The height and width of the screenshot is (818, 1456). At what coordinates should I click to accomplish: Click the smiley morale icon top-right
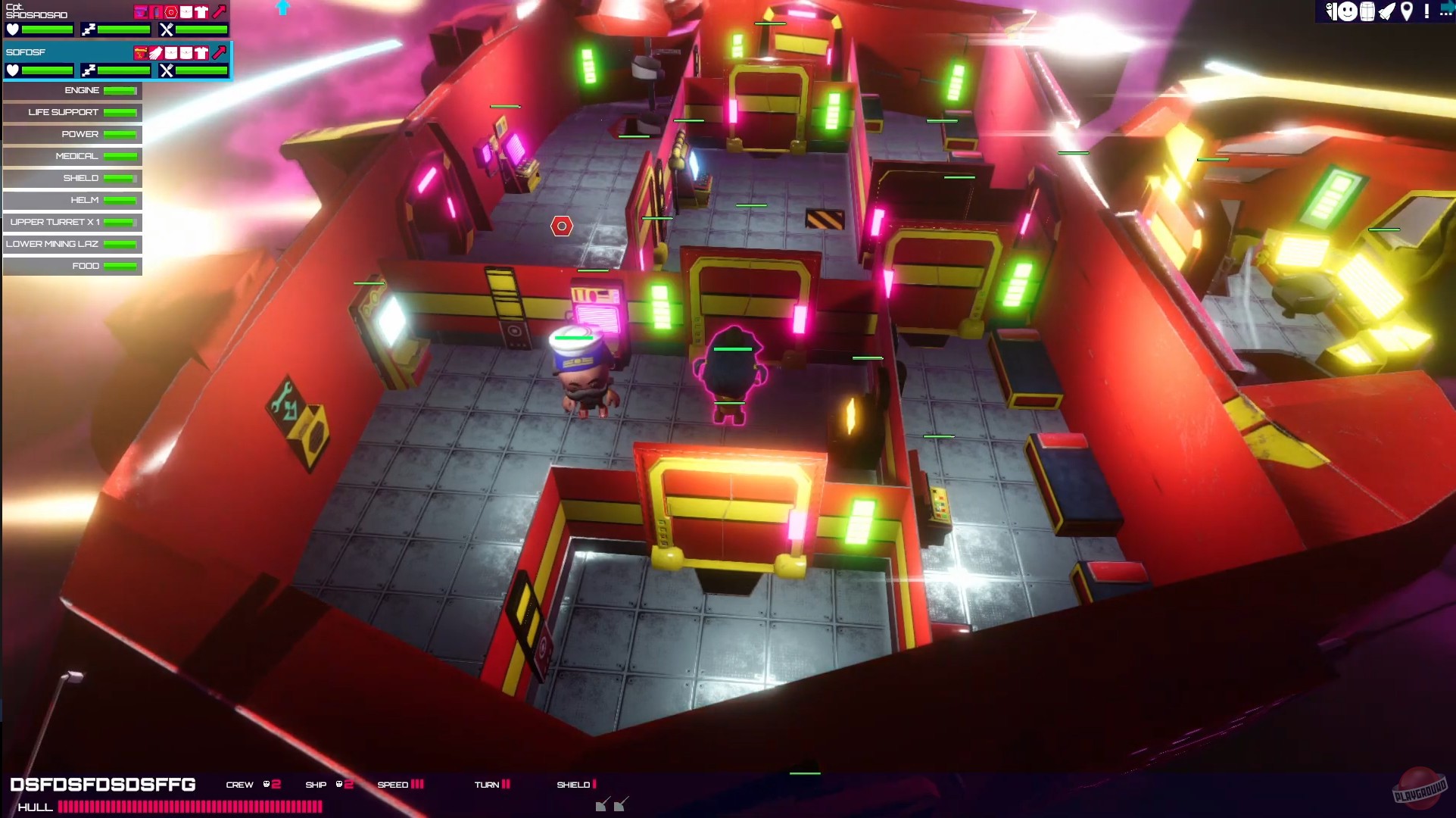coord(1348,11)
